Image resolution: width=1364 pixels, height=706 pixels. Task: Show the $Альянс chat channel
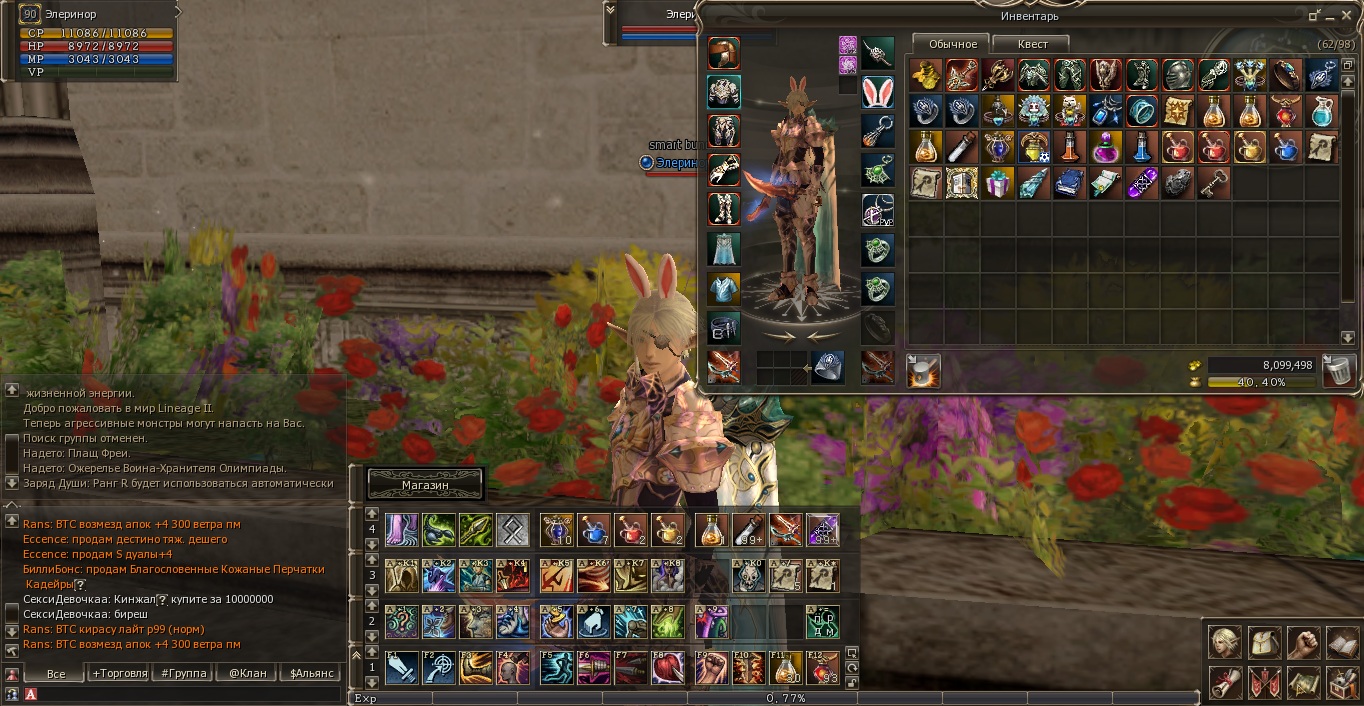[313, 673]
